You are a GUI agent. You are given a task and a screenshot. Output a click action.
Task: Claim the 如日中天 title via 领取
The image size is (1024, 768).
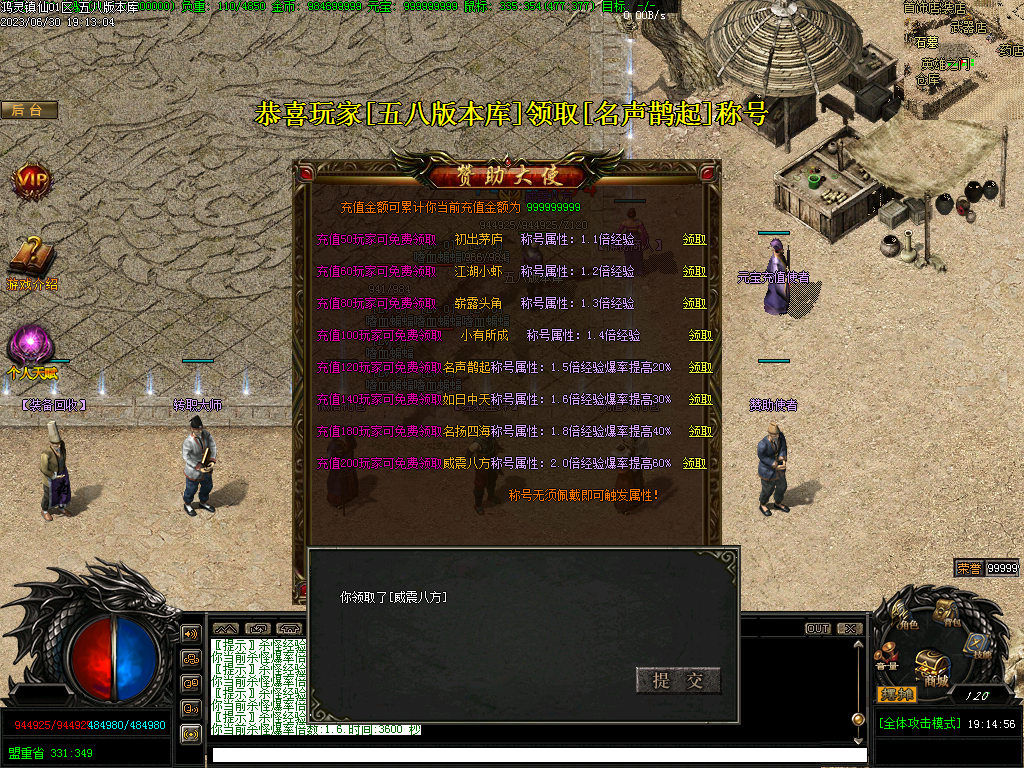click(700, 400)
